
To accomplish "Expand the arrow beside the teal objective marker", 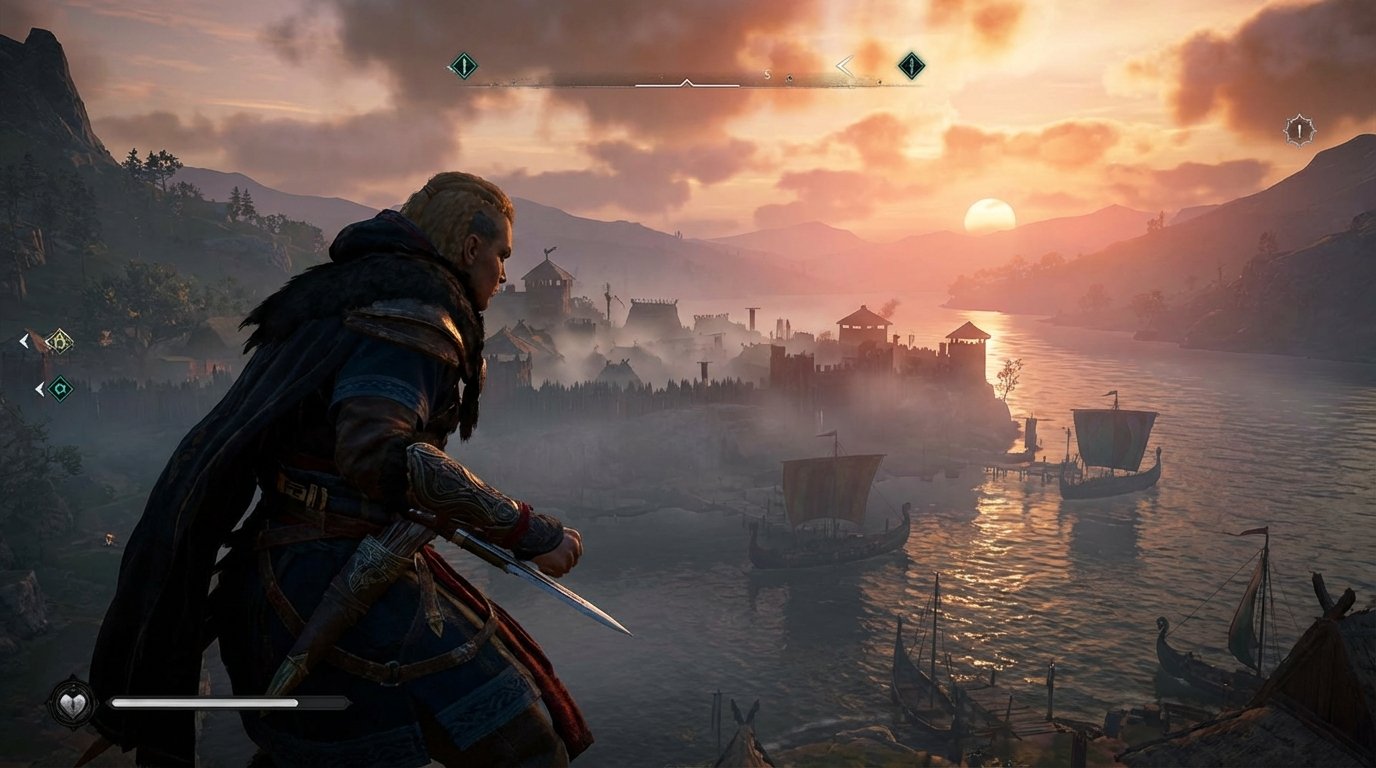I will [x=40, y=388].
